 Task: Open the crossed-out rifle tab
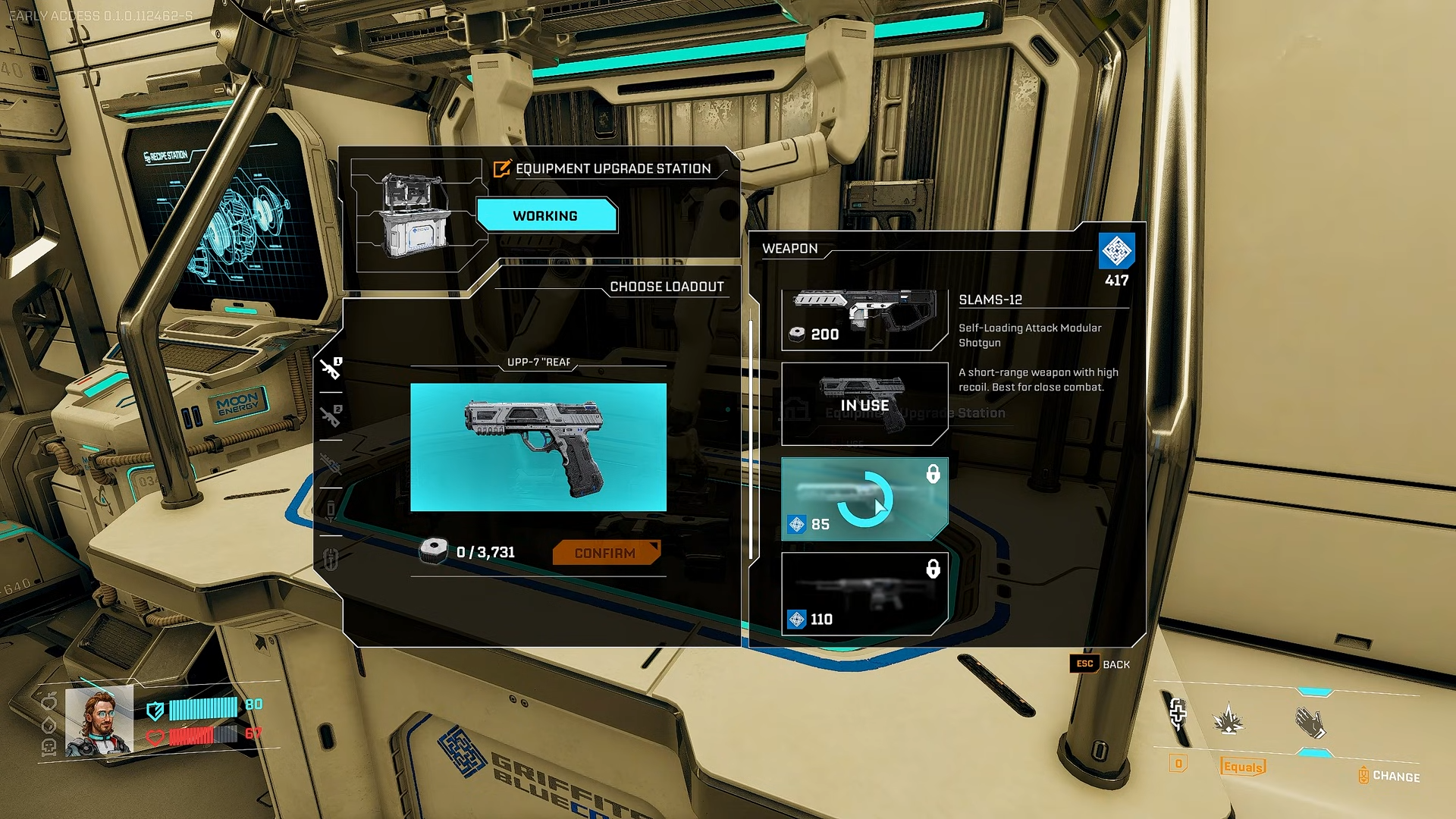[331, 463]
